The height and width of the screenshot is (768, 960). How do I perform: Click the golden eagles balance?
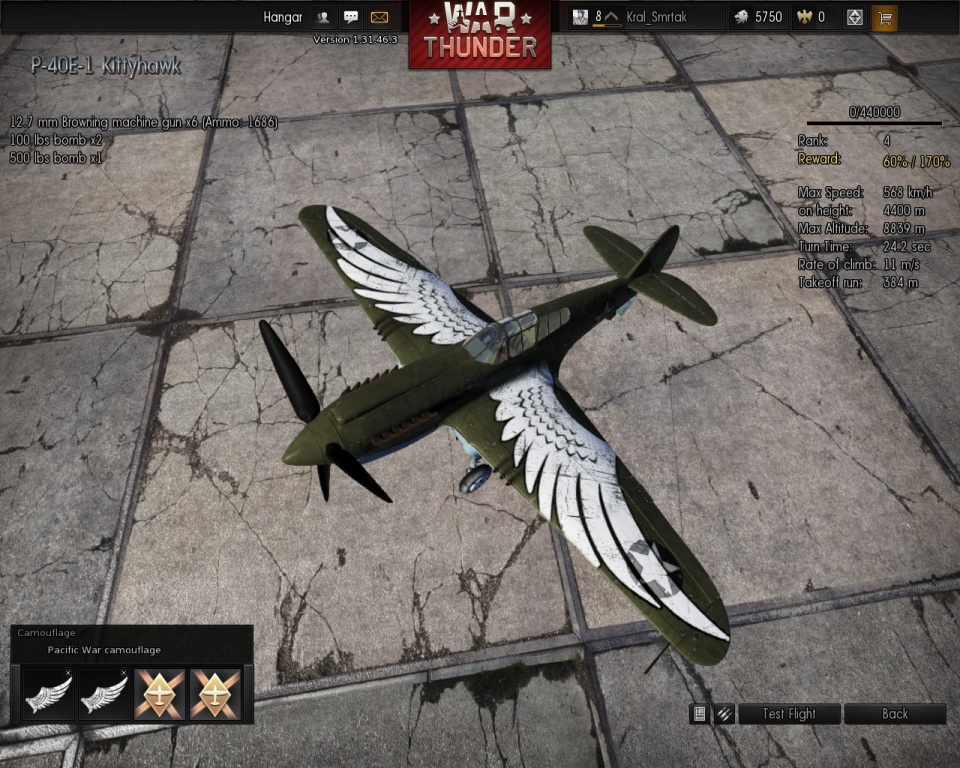(810, 17)
